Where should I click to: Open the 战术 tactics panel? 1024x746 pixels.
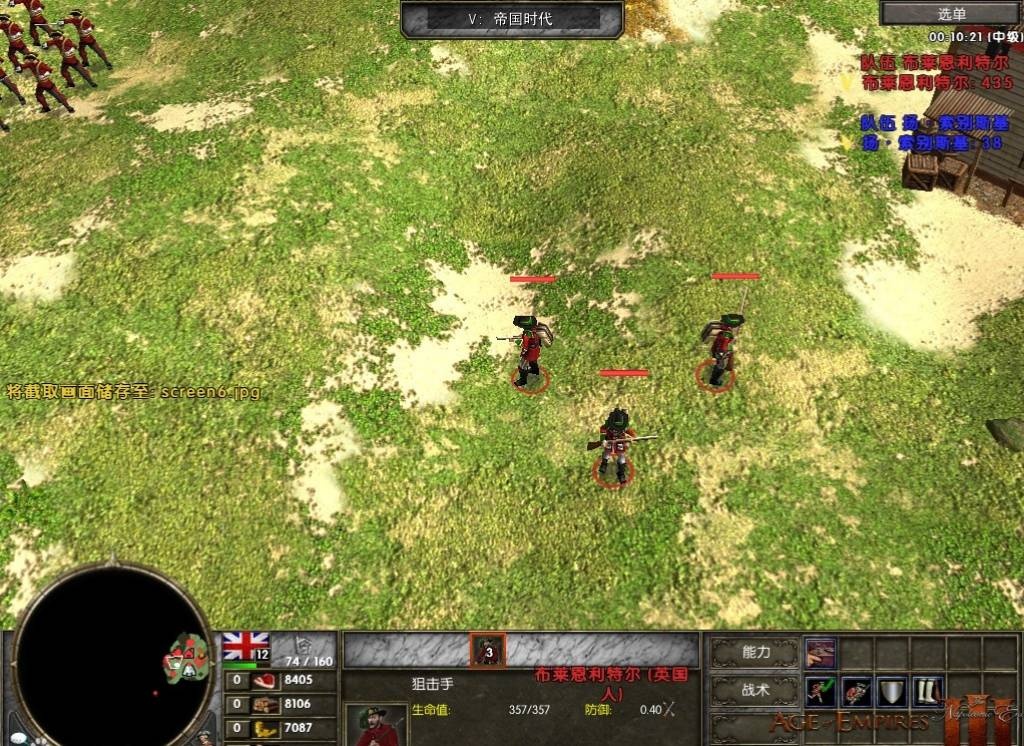pyautogui.click(x=756, y=690)
